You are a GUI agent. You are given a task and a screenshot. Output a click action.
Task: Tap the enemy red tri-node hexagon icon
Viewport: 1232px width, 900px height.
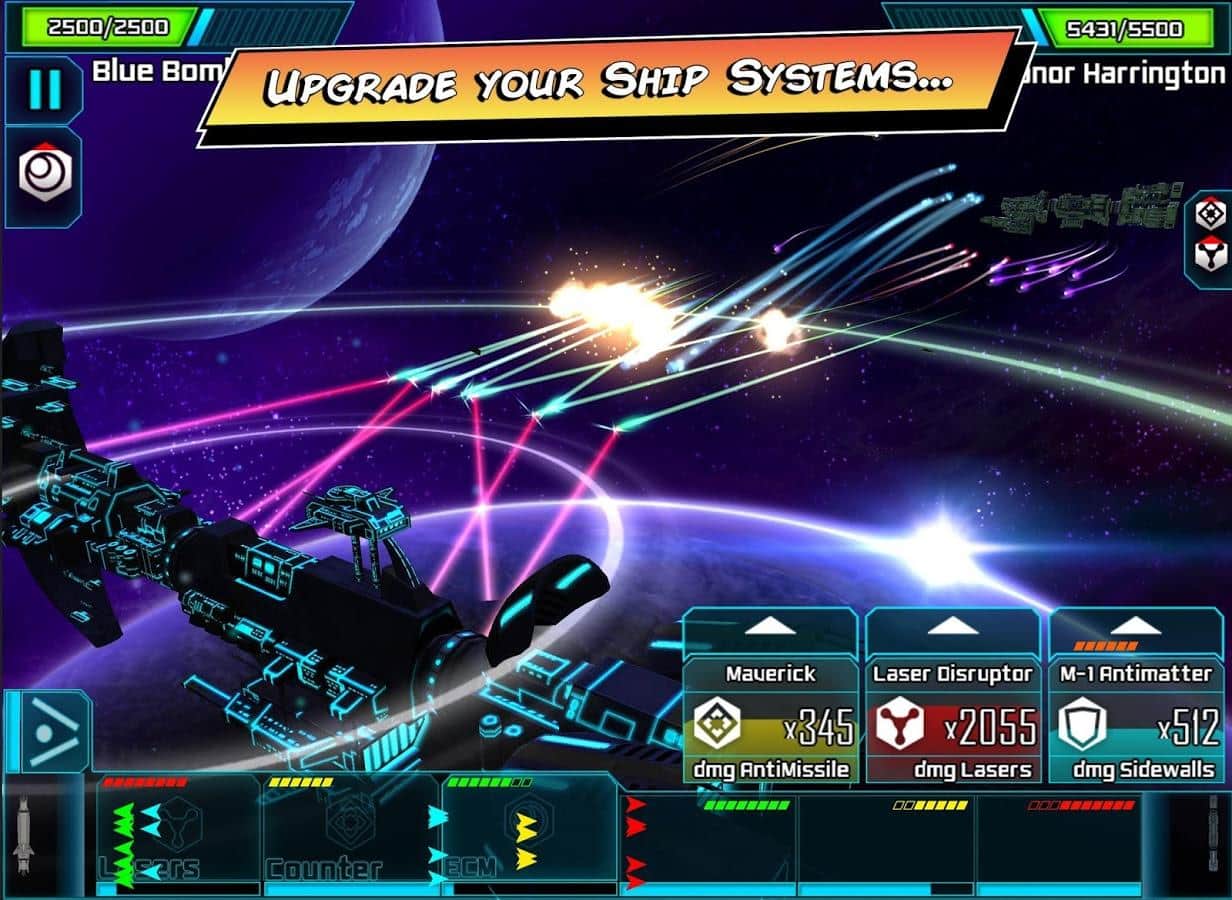point(1212,257)
